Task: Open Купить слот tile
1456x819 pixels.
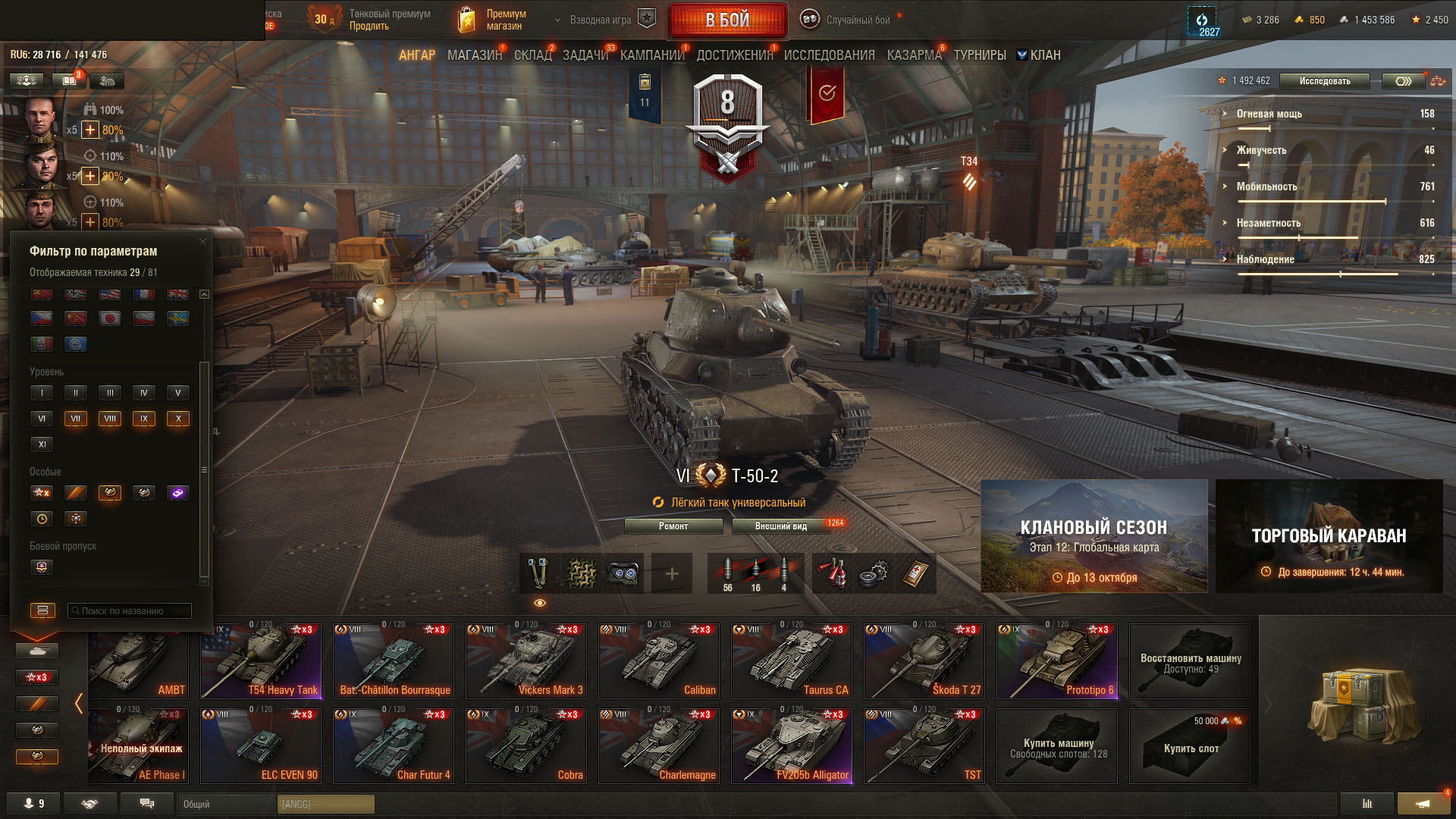Action: [x=1189, y=745]
